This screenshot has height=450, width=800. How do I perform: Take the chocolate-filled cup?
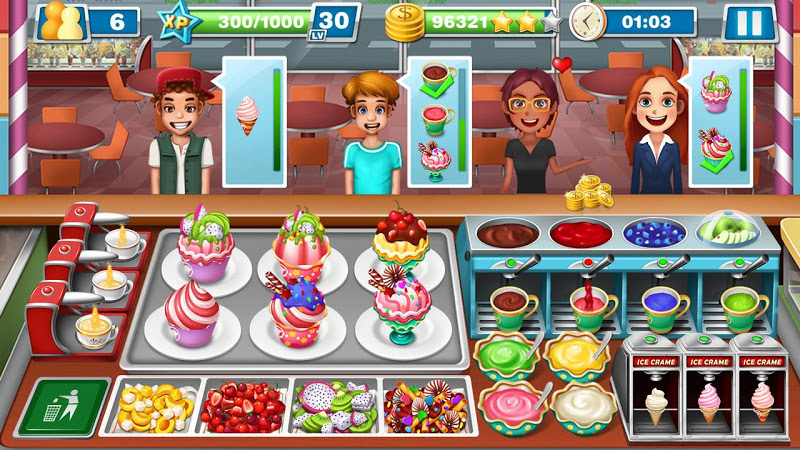513,305
